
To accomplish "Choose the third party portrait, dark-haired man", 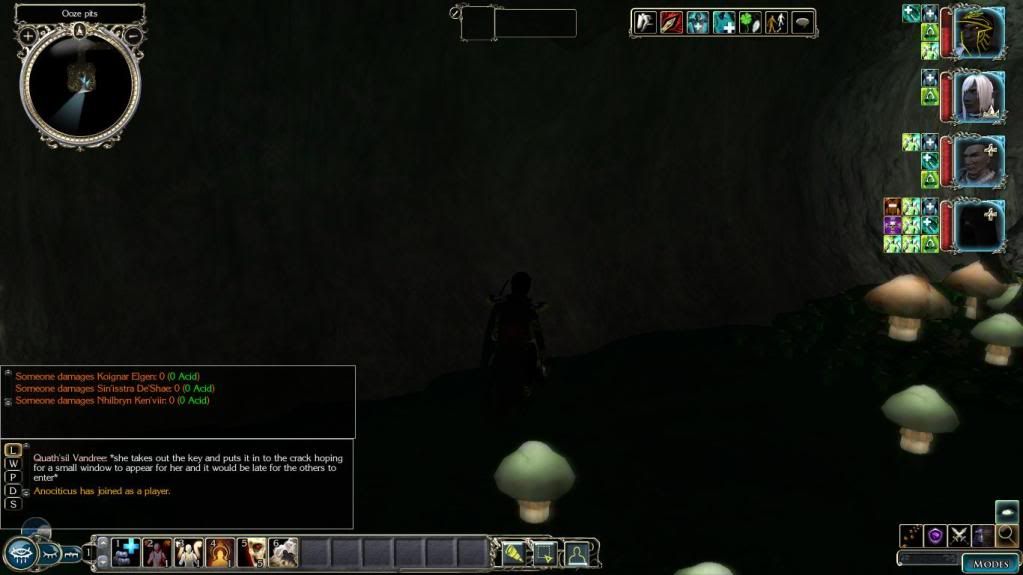I will [x=978, y=160].
